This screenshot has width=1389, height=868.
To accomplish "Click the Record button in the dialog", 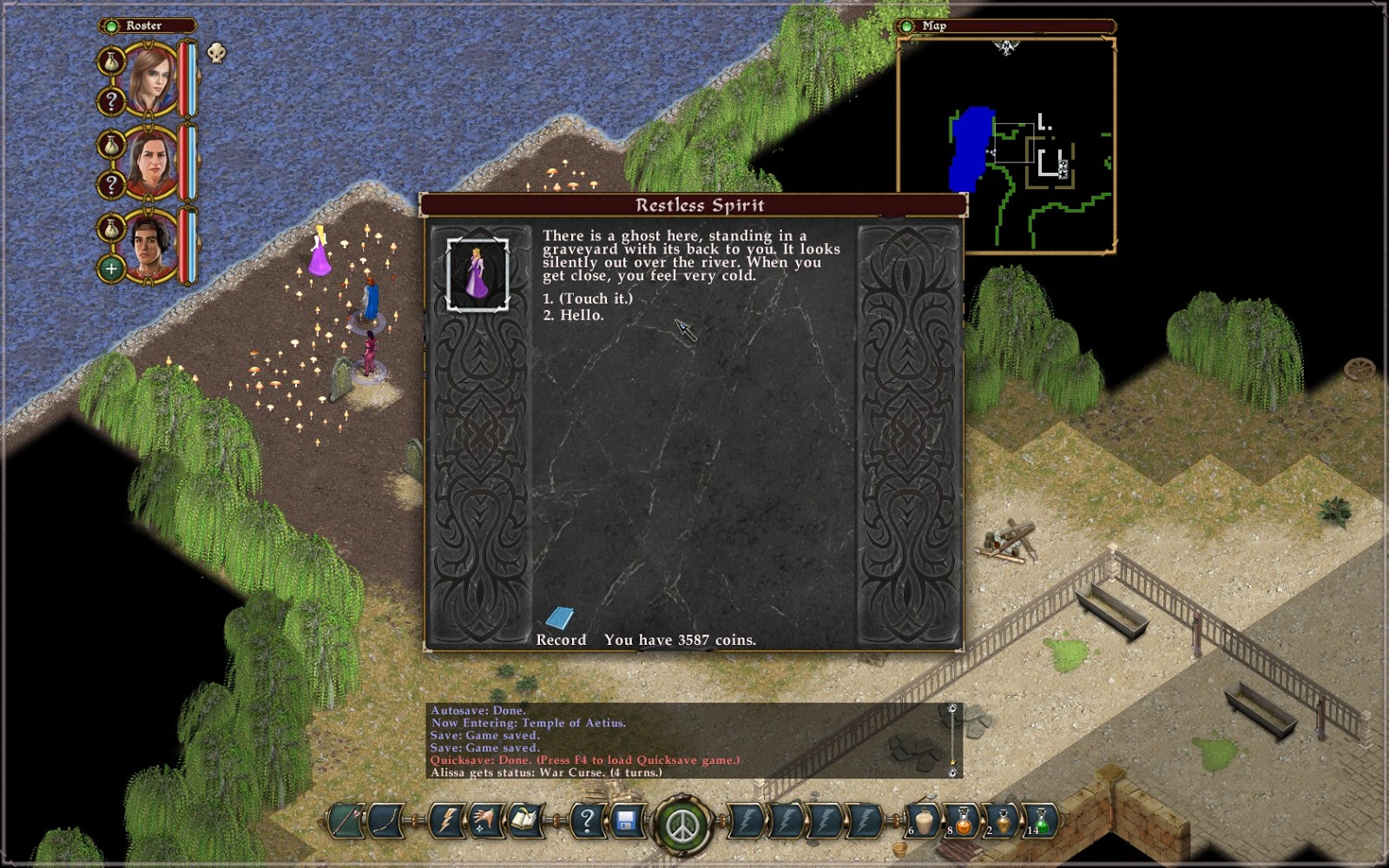I will tap(560, 640).
